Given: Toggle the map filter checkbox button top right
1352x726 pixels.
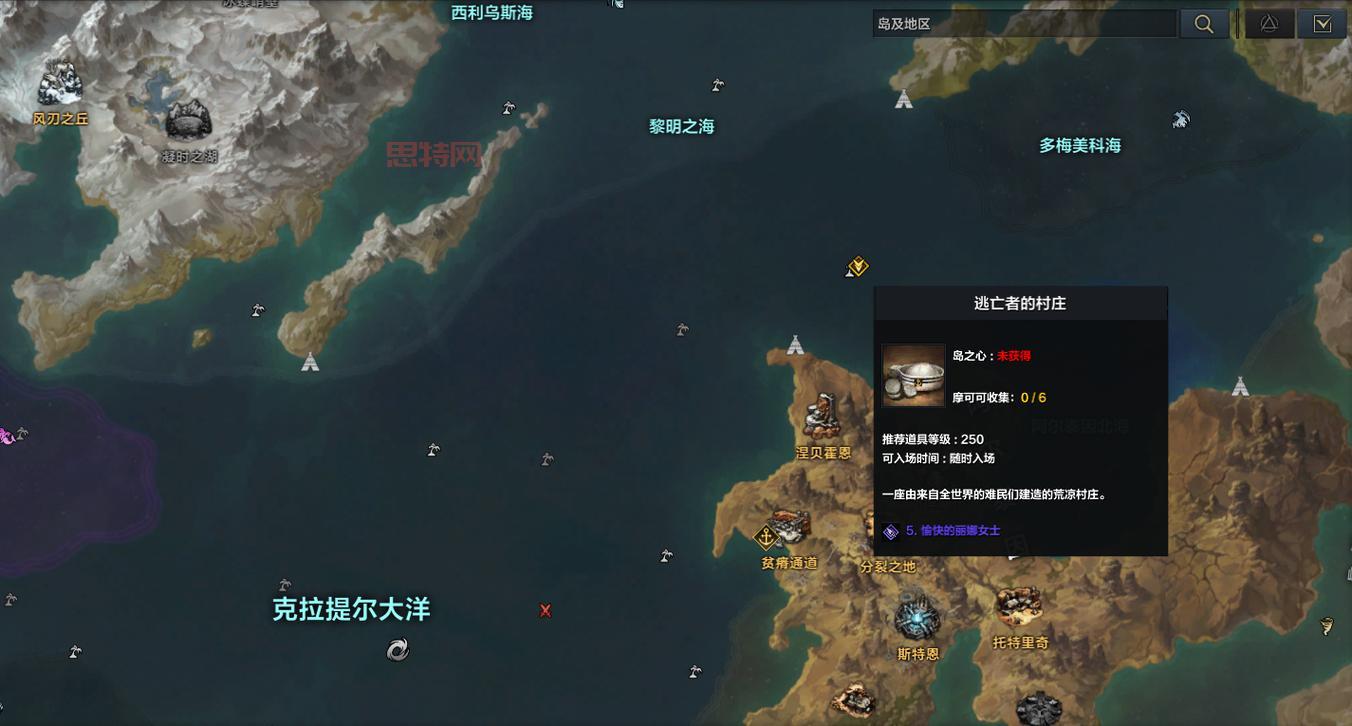Looking at the screenshot, I should [1322, 23].
